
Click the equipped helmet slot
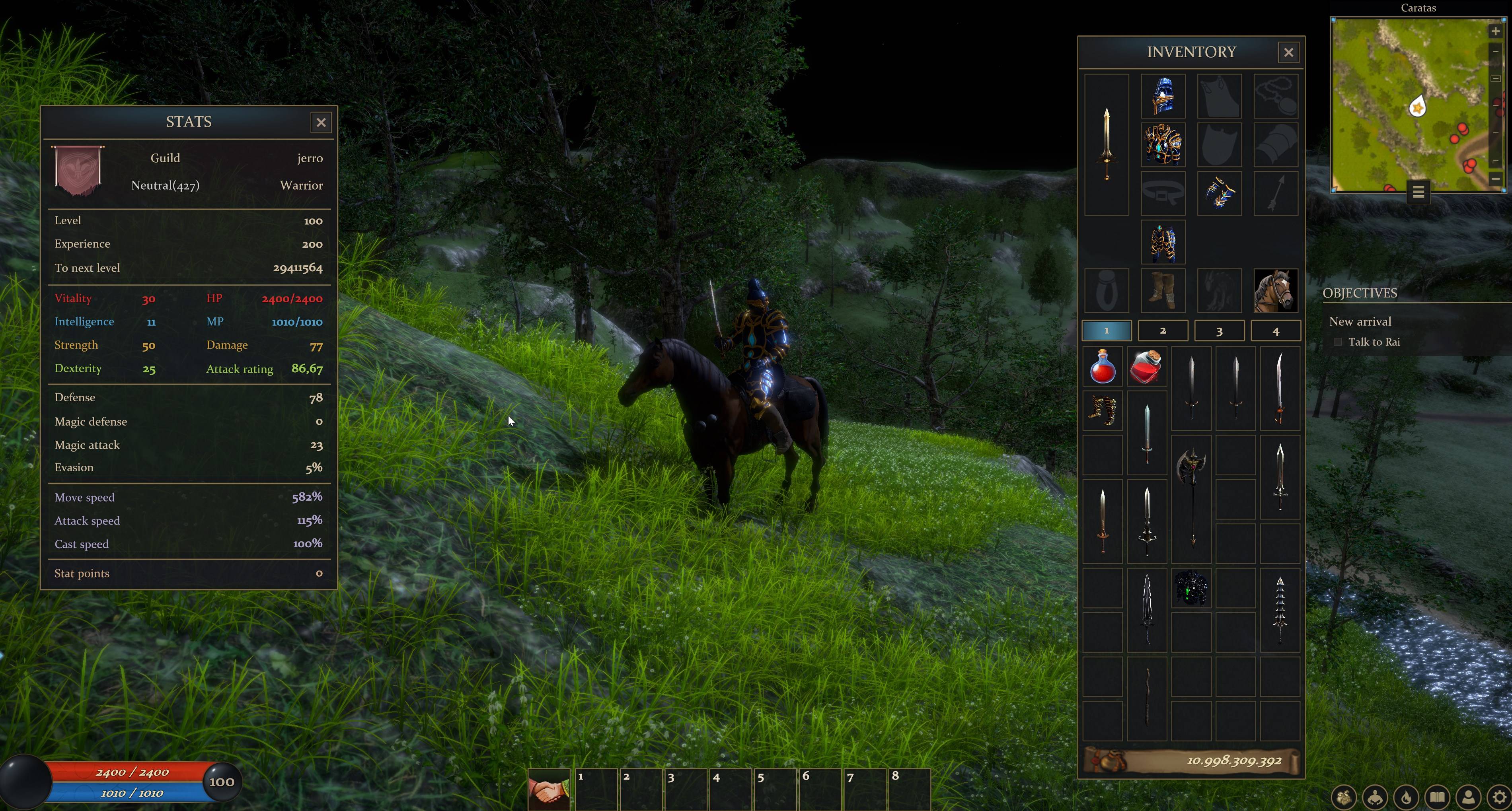tap(1163, 95)
